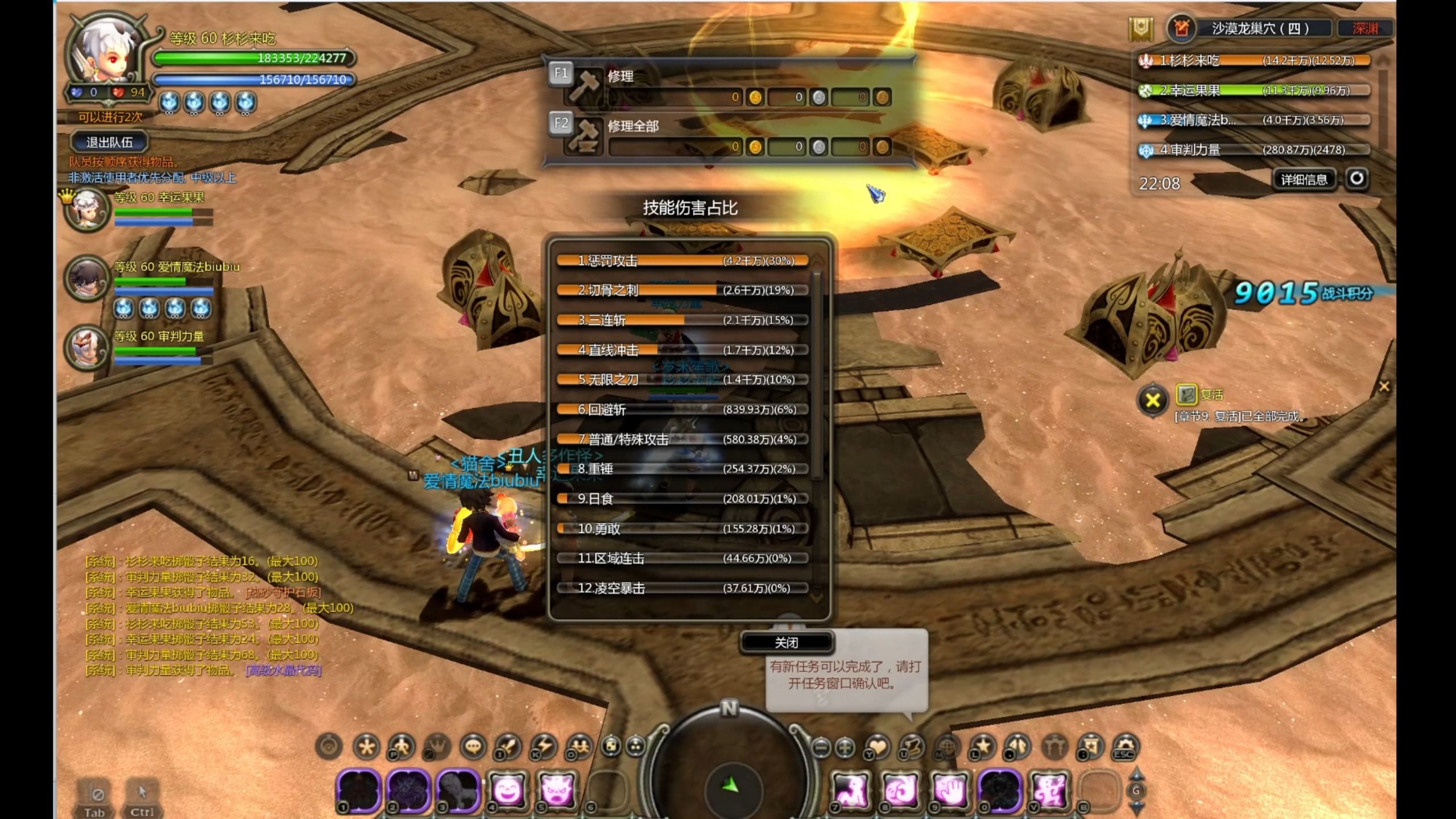Screen dimensions: 1456x819
Task: Zoom in with the plus button
Action: point(846,747)
